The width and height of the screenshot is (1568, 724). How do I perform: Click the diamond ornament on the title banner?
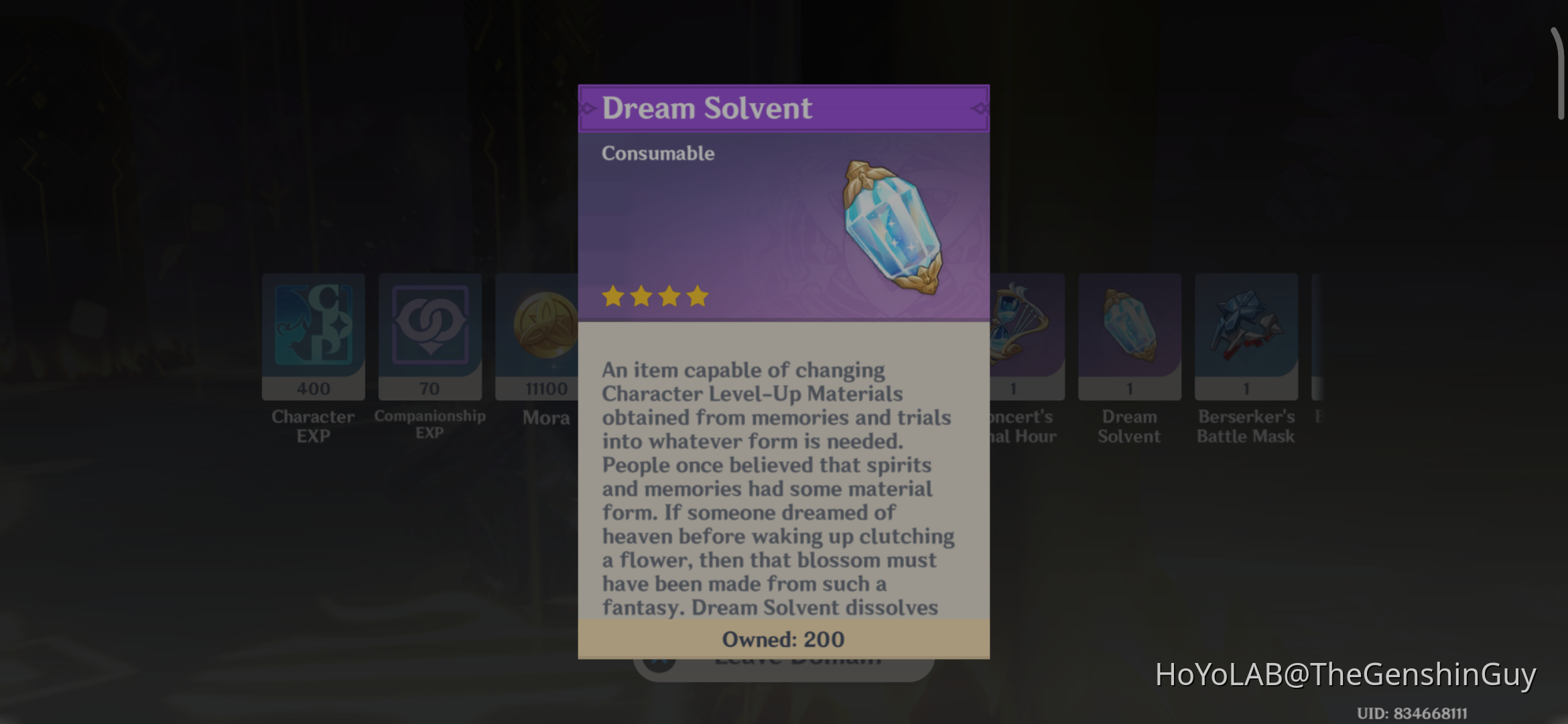point(978,108)
